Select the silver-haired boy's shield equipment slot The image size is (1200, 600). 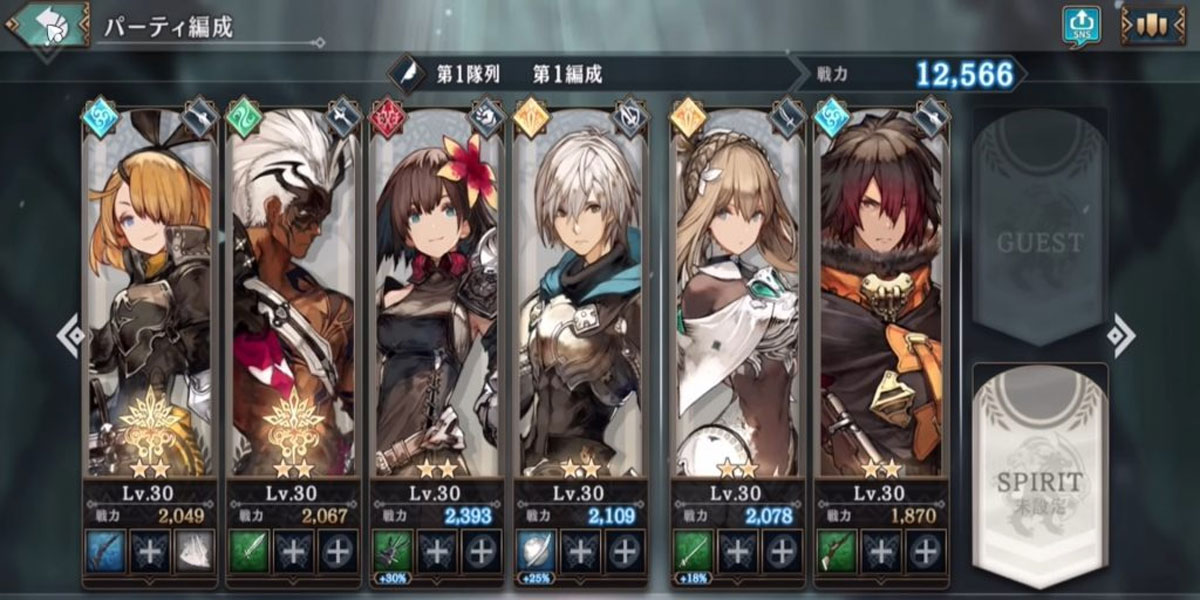pyautogui.click(x=535, y=551)
